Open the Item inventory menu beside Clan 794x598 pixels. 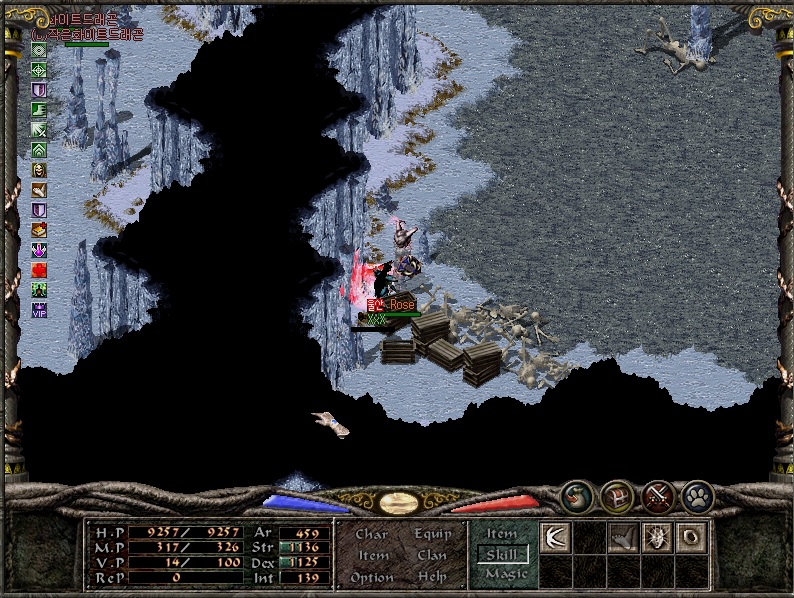click(x=373, y=555)
